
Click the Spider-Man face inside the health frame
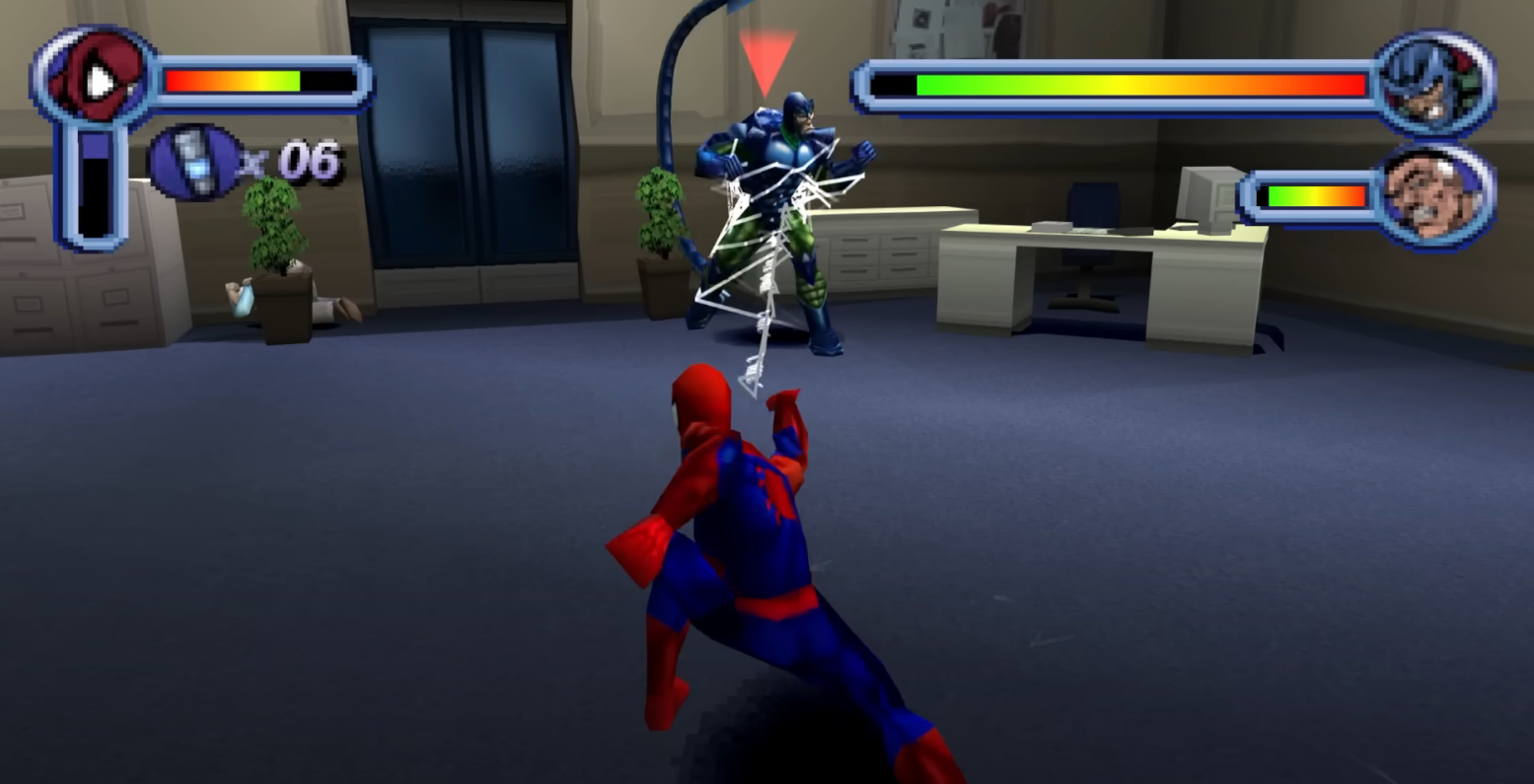94,79
